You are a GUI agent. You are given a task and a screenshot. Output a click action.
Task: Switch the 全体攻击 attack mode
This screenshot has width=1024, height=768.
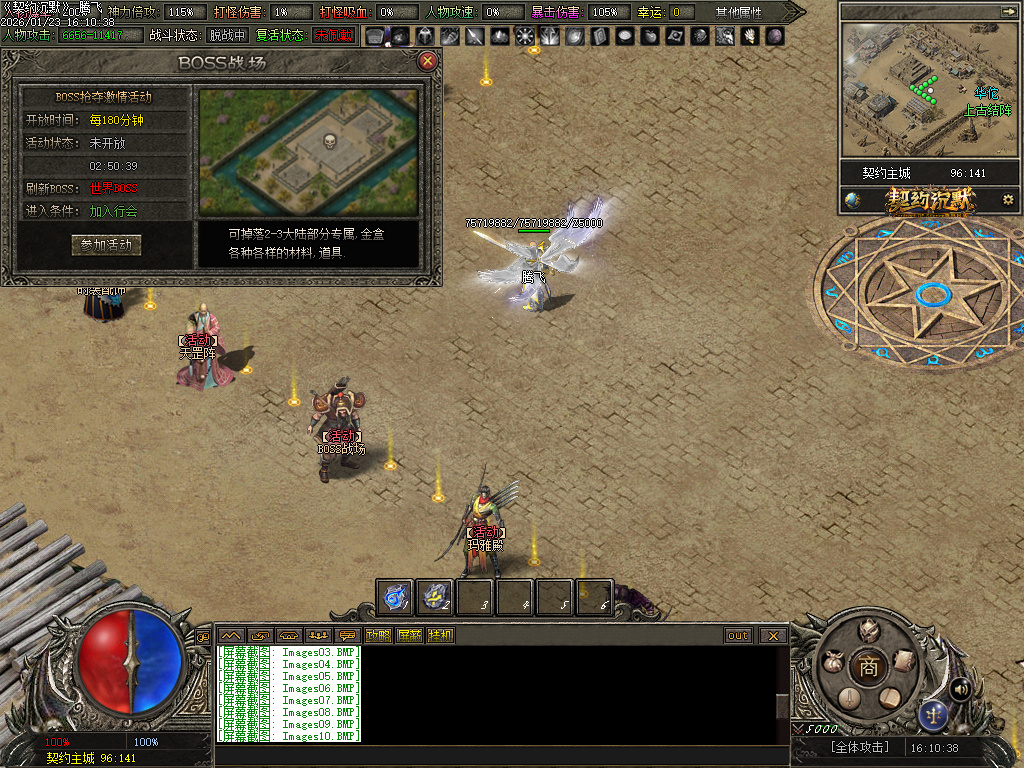(x=859, y=747)
